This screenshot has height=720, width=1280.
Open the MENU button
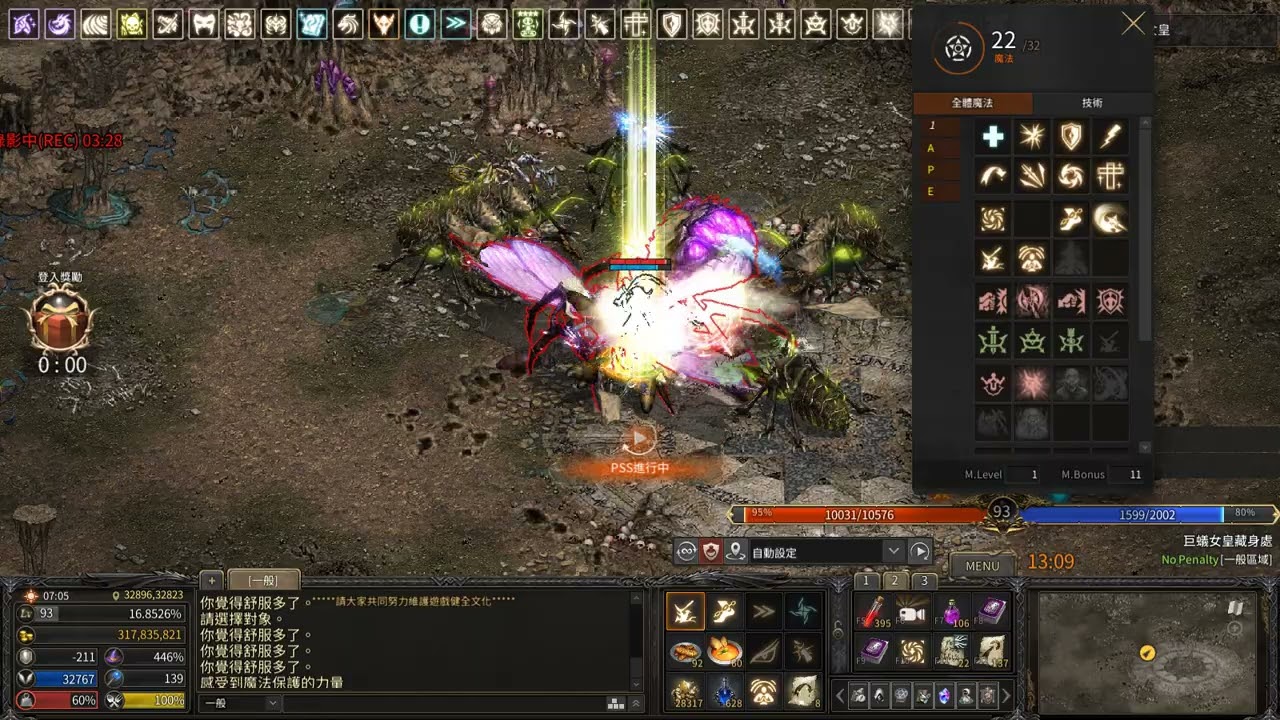click(x=982, y=566)
